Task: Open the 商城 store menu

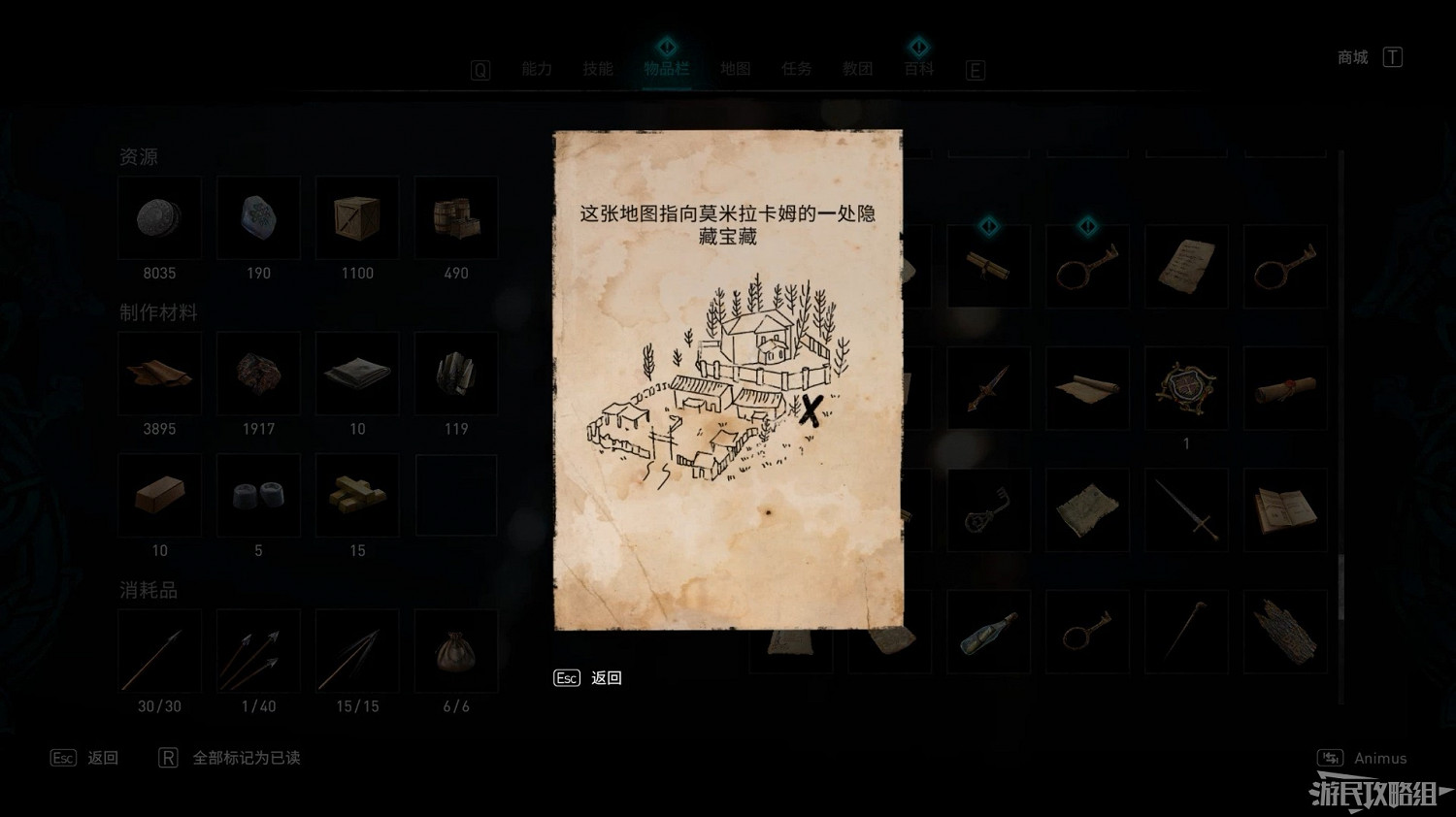Action: pos(1351,57)
